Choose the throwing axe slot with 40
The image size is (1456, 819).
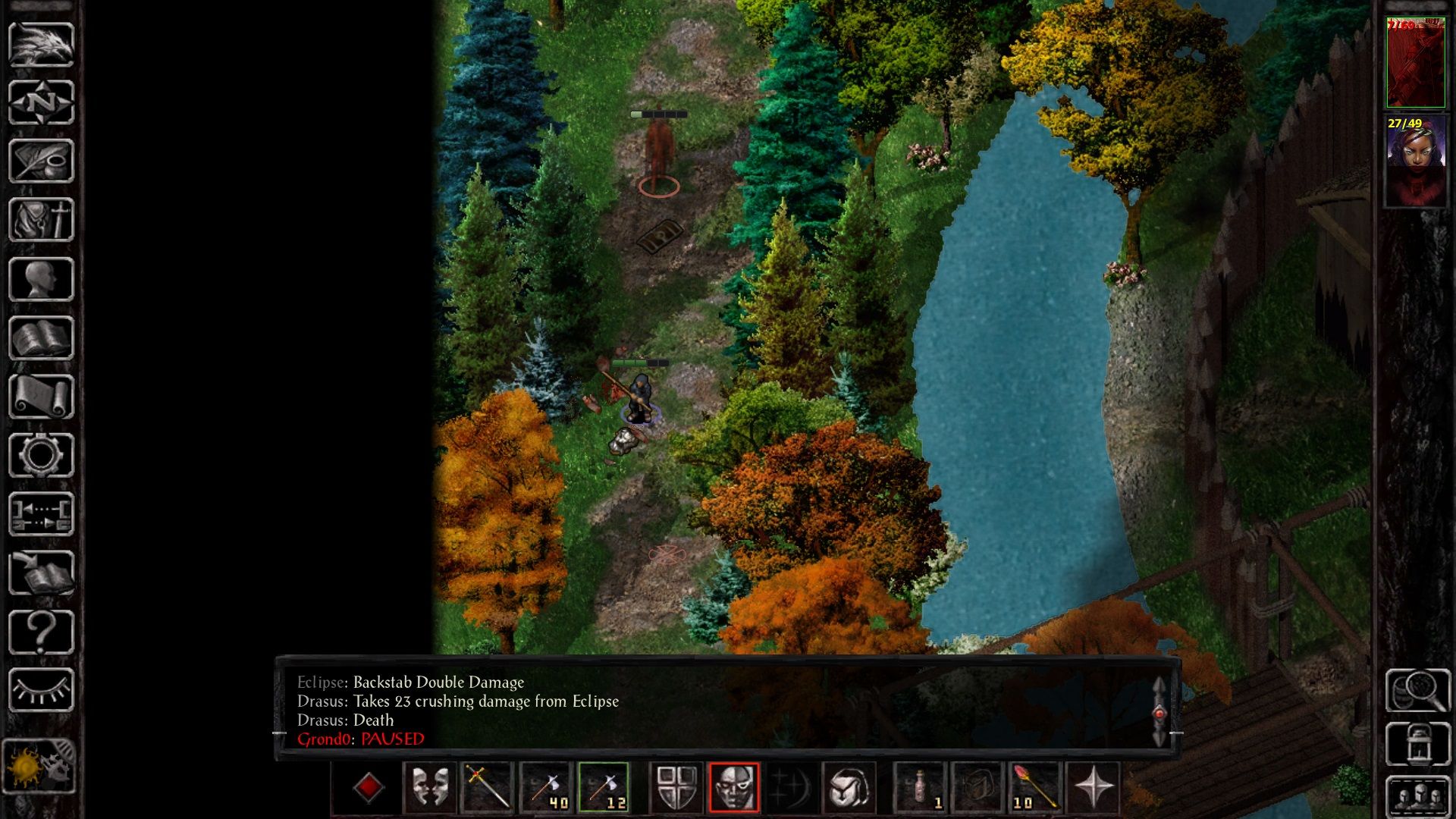pyautogui.click(x=546, y=787)
